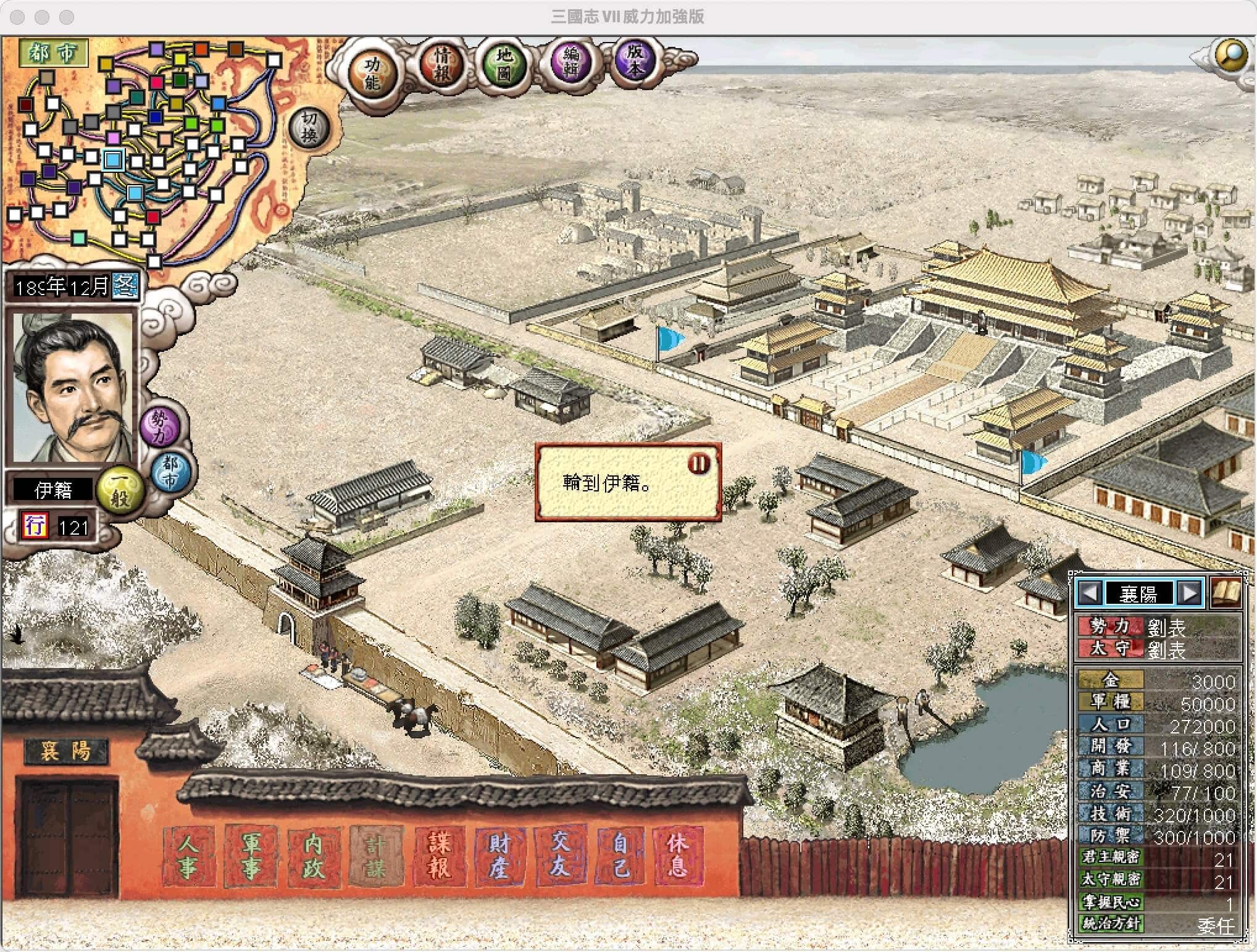Open the 功能 (Function) menu orb
Image resolution: width=1257 pixels, height=952 pixels.
coord(372,73)
